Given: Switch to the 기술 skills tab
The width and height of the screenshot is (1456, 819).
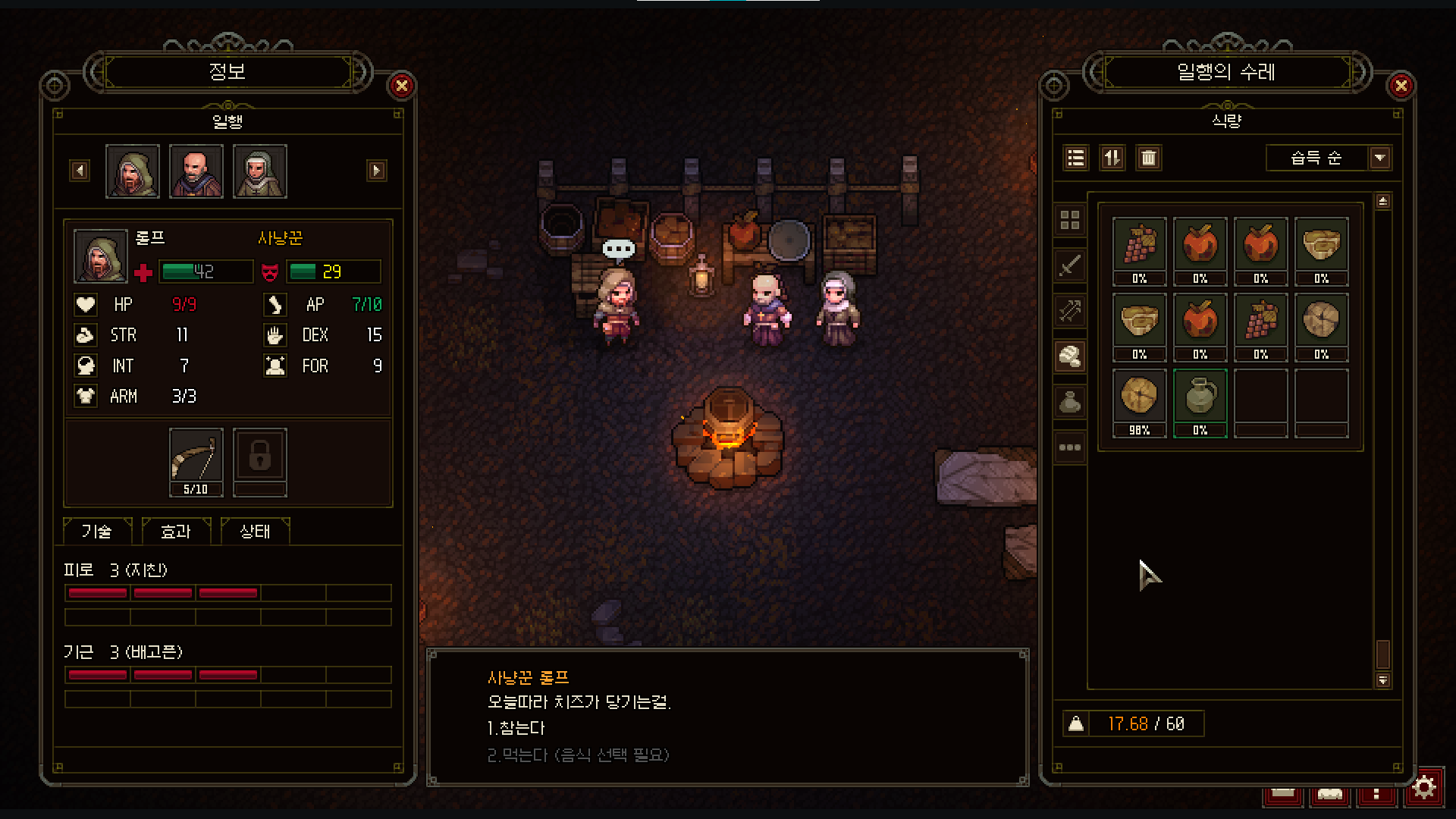Looking at the screenshot, I should 97,532.
